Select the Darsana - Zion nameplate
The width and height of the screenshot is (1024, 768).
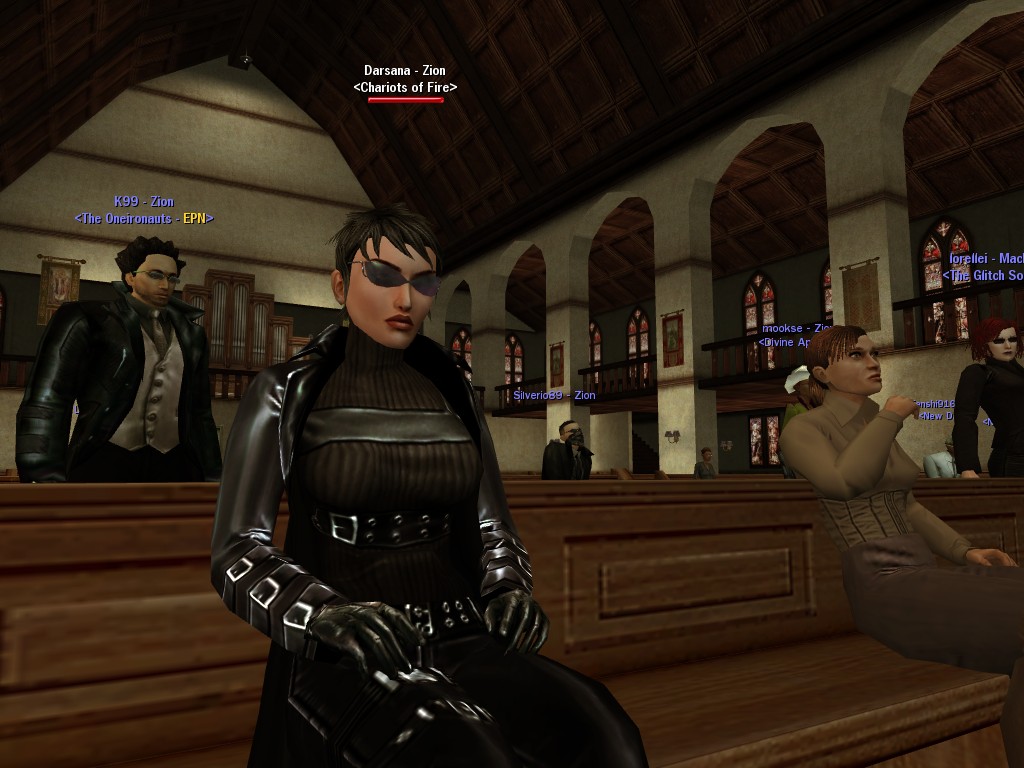405,71
